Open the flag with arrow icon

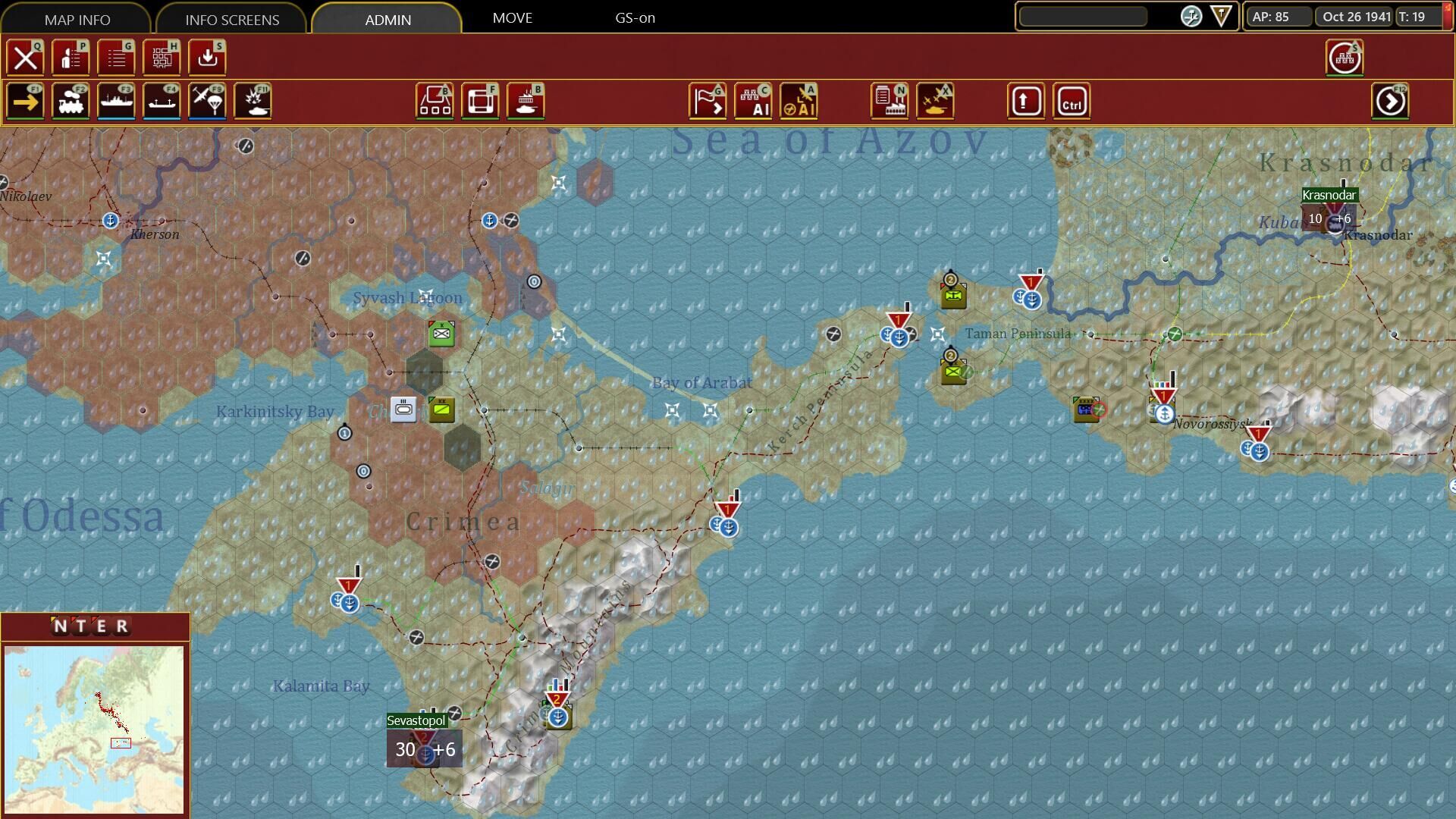pyautogui.click(x=708, y=101)
